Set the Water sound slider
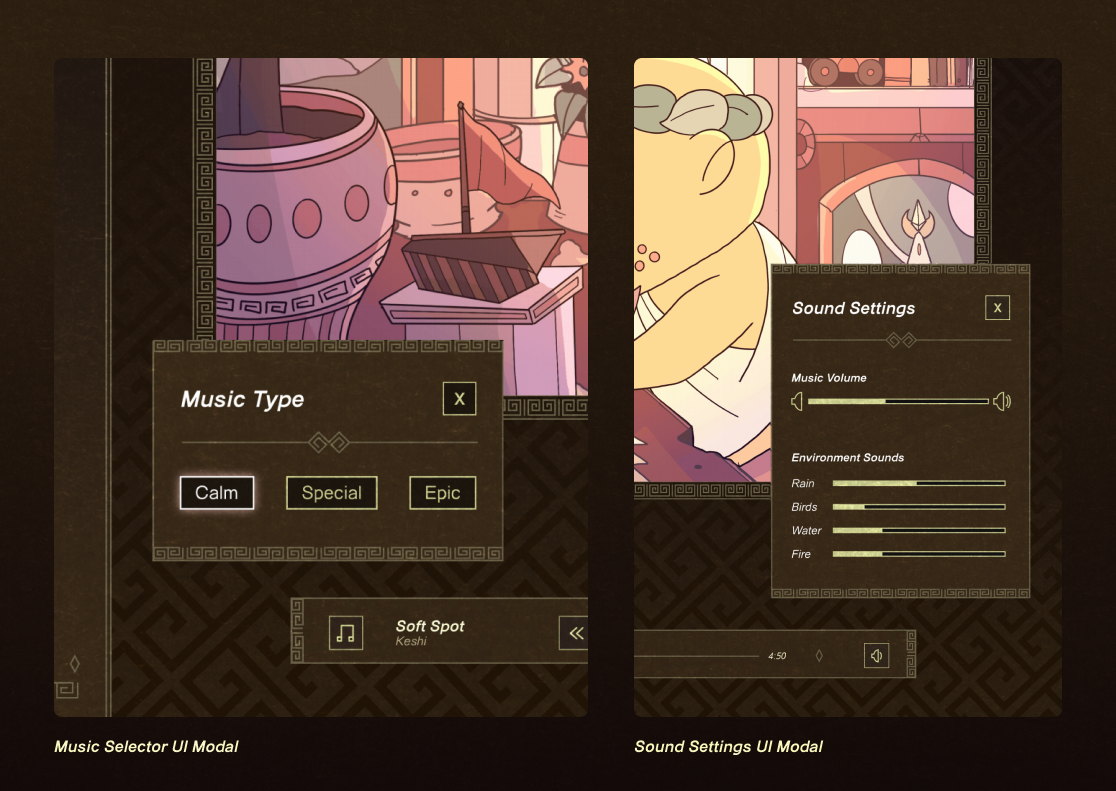Viewport: 1116px width, 791px height. pos(918,530)
